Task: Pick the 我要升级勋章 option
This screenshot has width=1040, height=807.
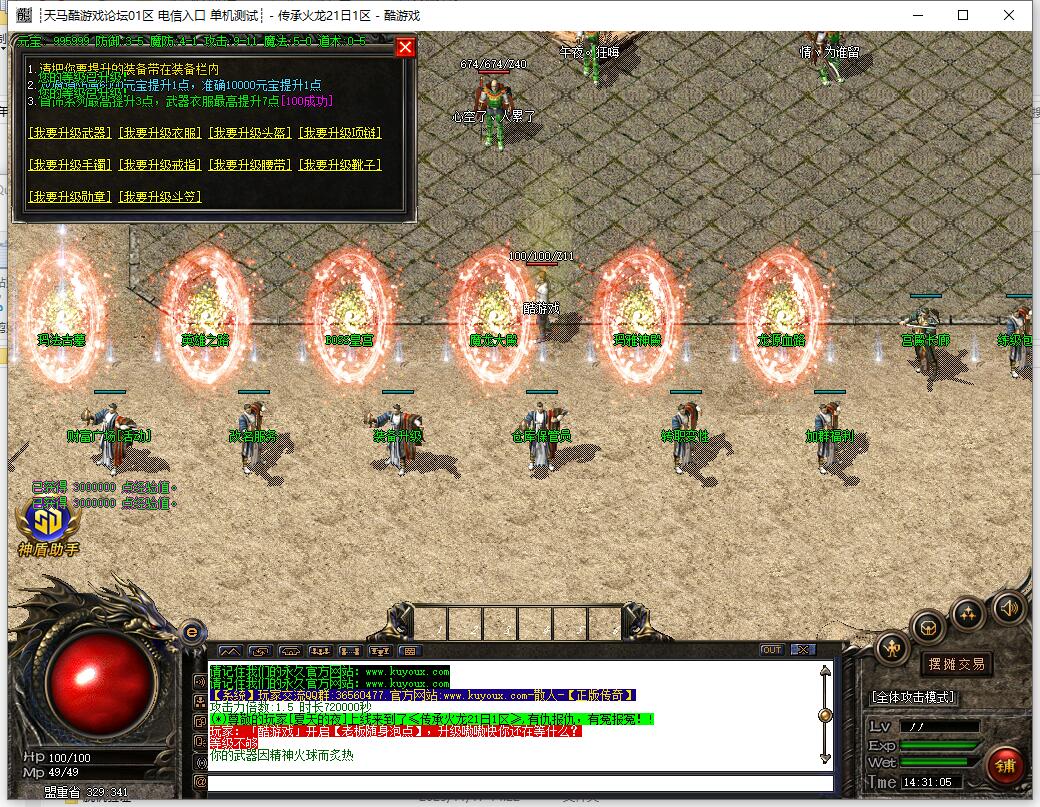Action: click(70, 197)
